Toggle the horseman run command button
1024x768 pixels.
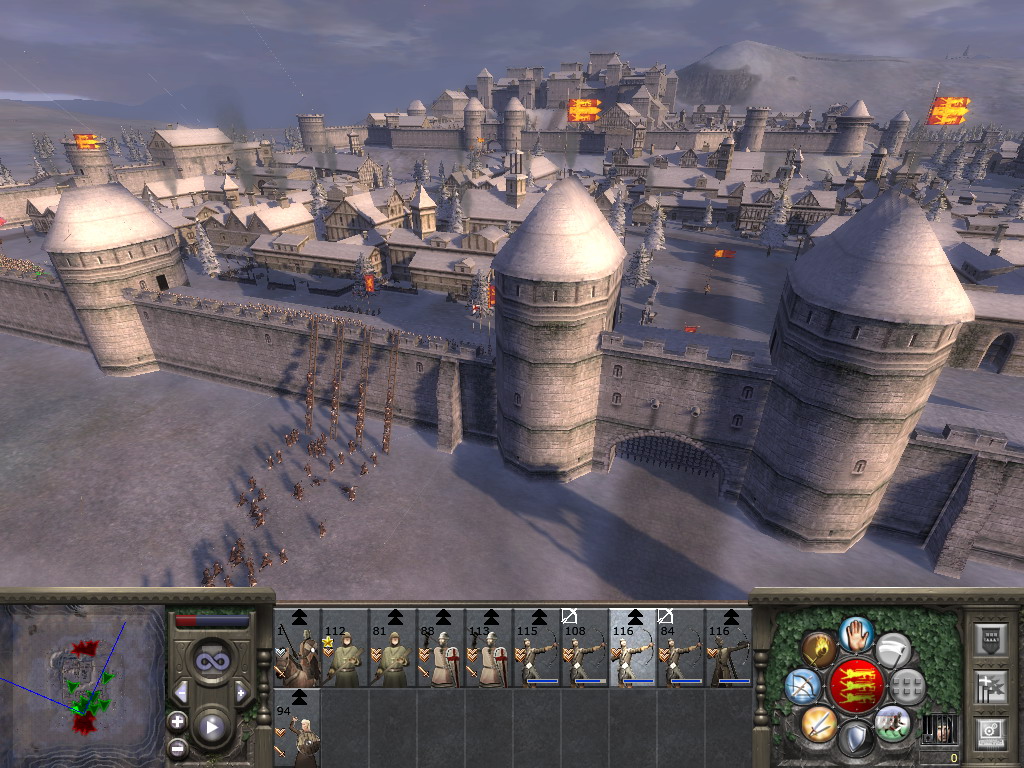tap(892, 722)
